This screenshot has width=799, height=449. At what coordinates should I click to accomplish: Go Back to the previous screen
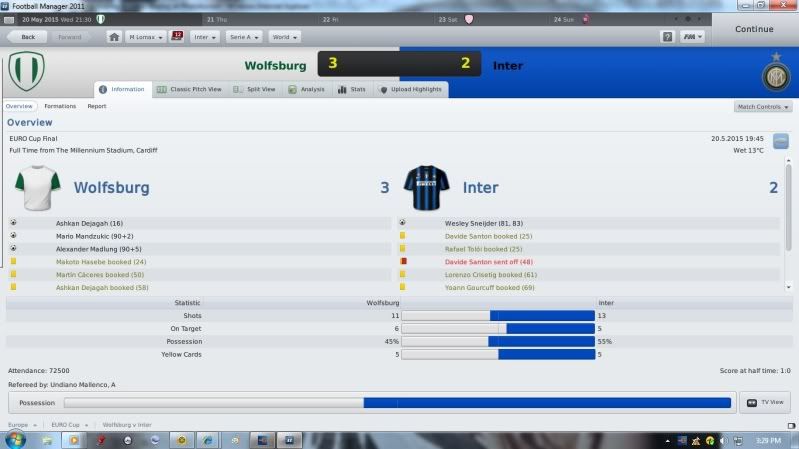click(27, 36)
